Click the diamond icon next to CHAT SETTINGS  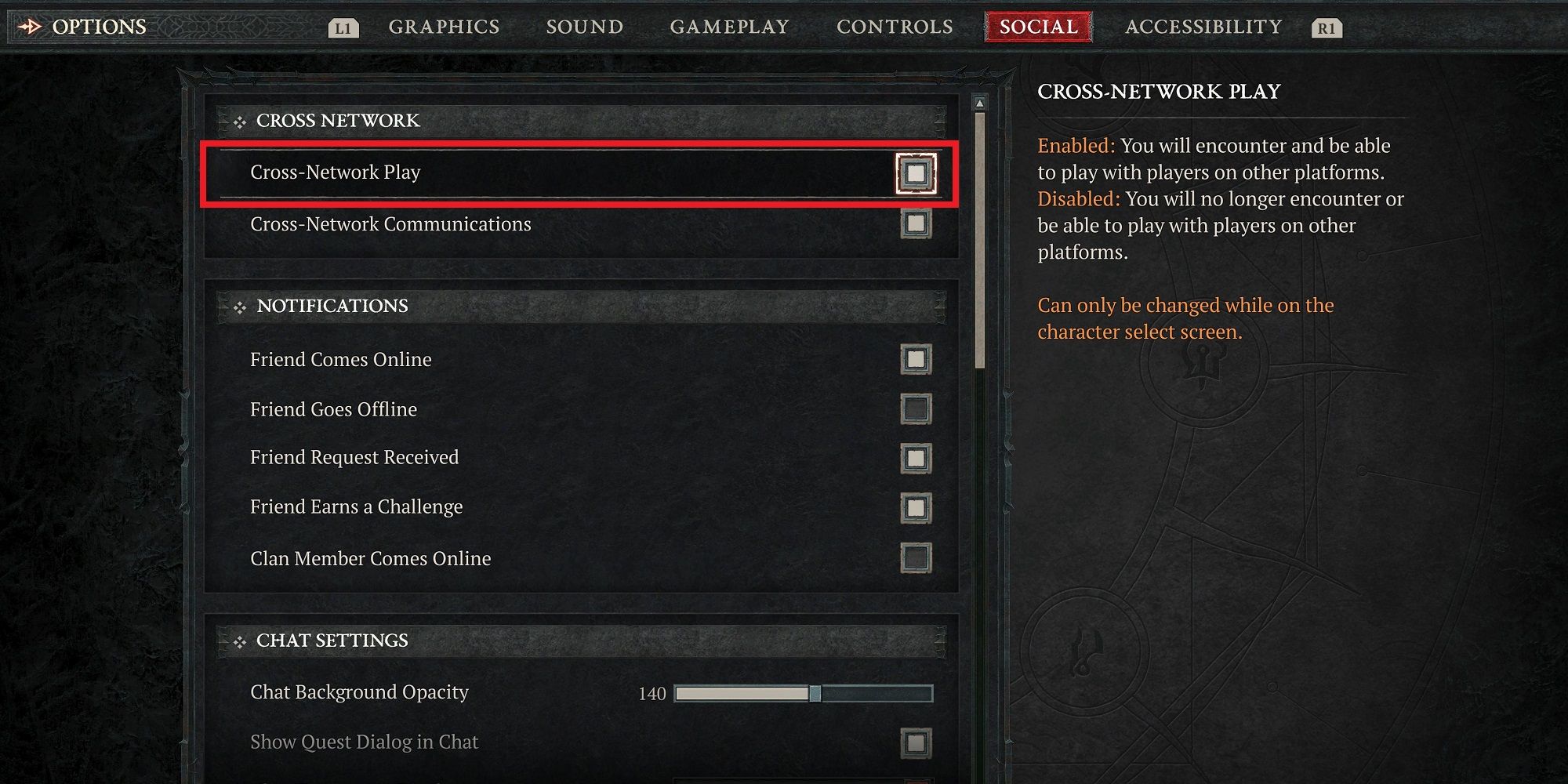click(239, 641)
